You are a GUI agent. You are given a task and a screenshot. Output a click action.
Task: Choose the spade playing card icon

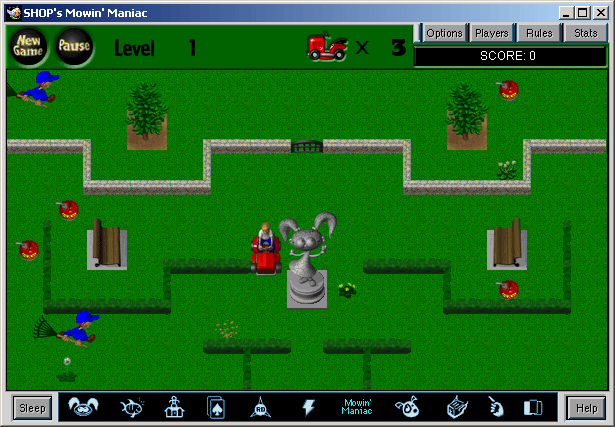pos(216,407)
